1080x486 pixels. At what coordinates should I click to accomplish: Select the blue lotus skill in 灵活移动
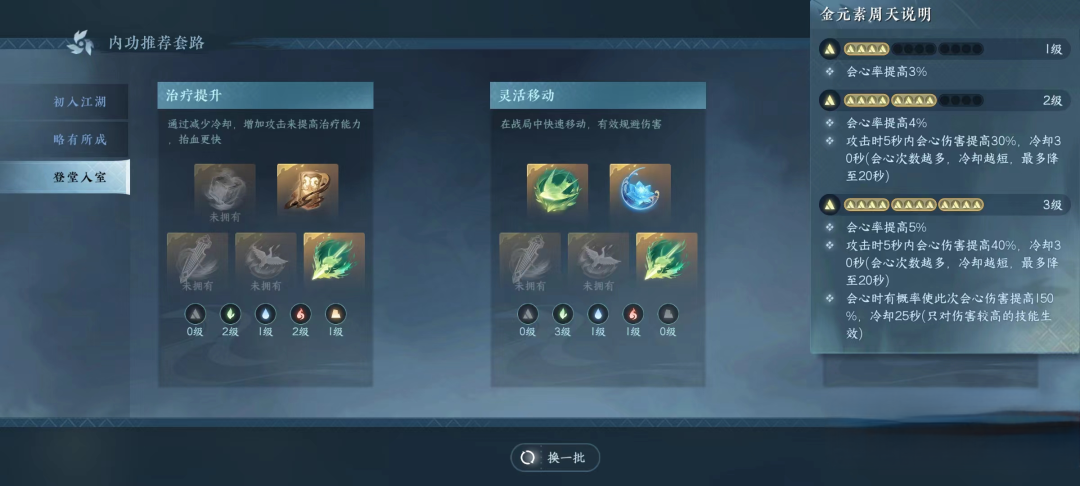coord(640,190)
